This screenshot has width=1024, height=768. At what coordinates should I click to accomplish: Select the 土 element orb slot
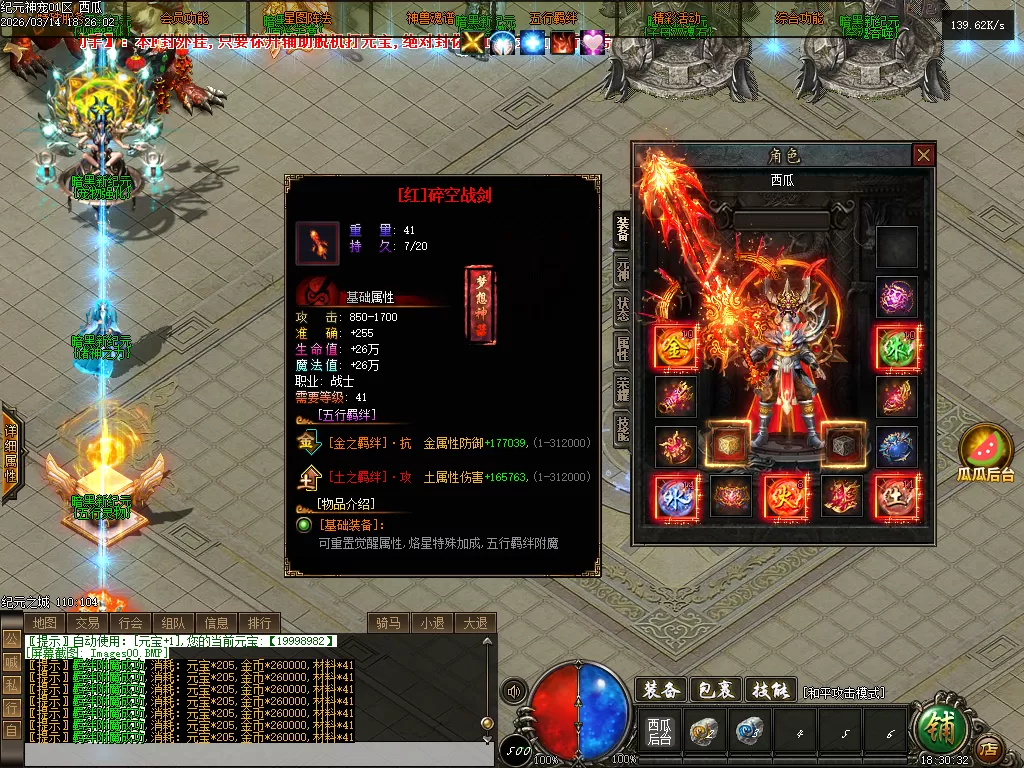point(896,496)
